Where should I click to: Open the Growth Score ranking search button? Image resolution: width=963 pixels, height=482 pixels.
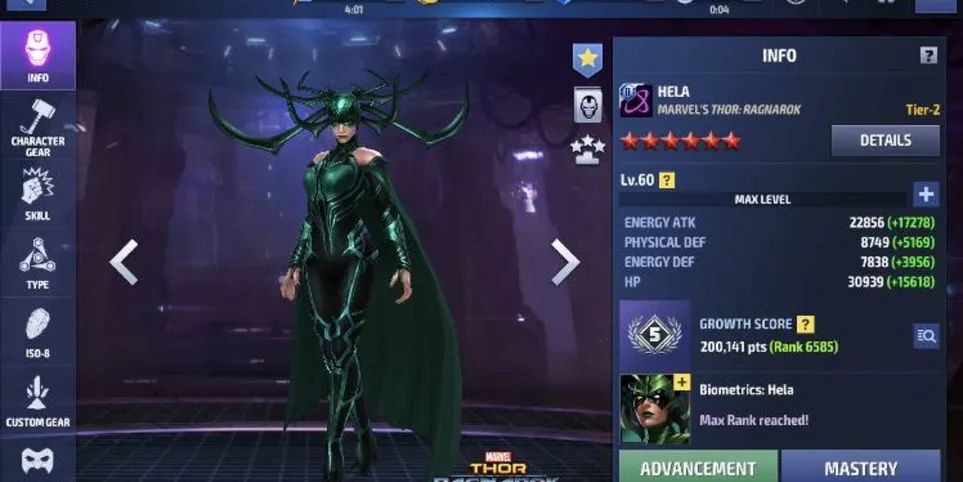pos(925,336)
